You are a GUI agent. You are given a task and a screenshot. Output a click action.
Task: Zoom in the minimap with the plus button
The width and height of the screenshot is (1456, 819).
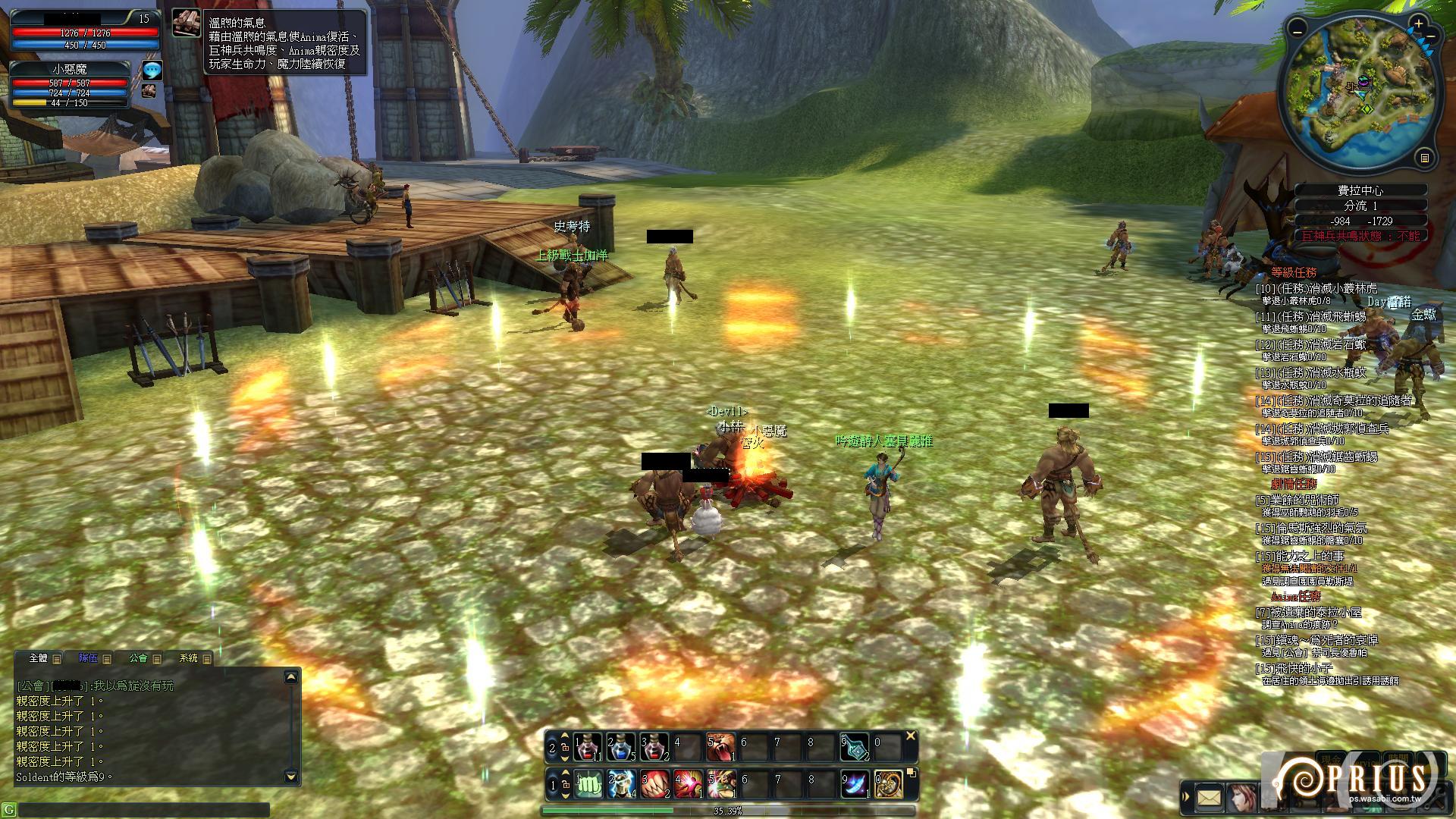(1418, 25)
